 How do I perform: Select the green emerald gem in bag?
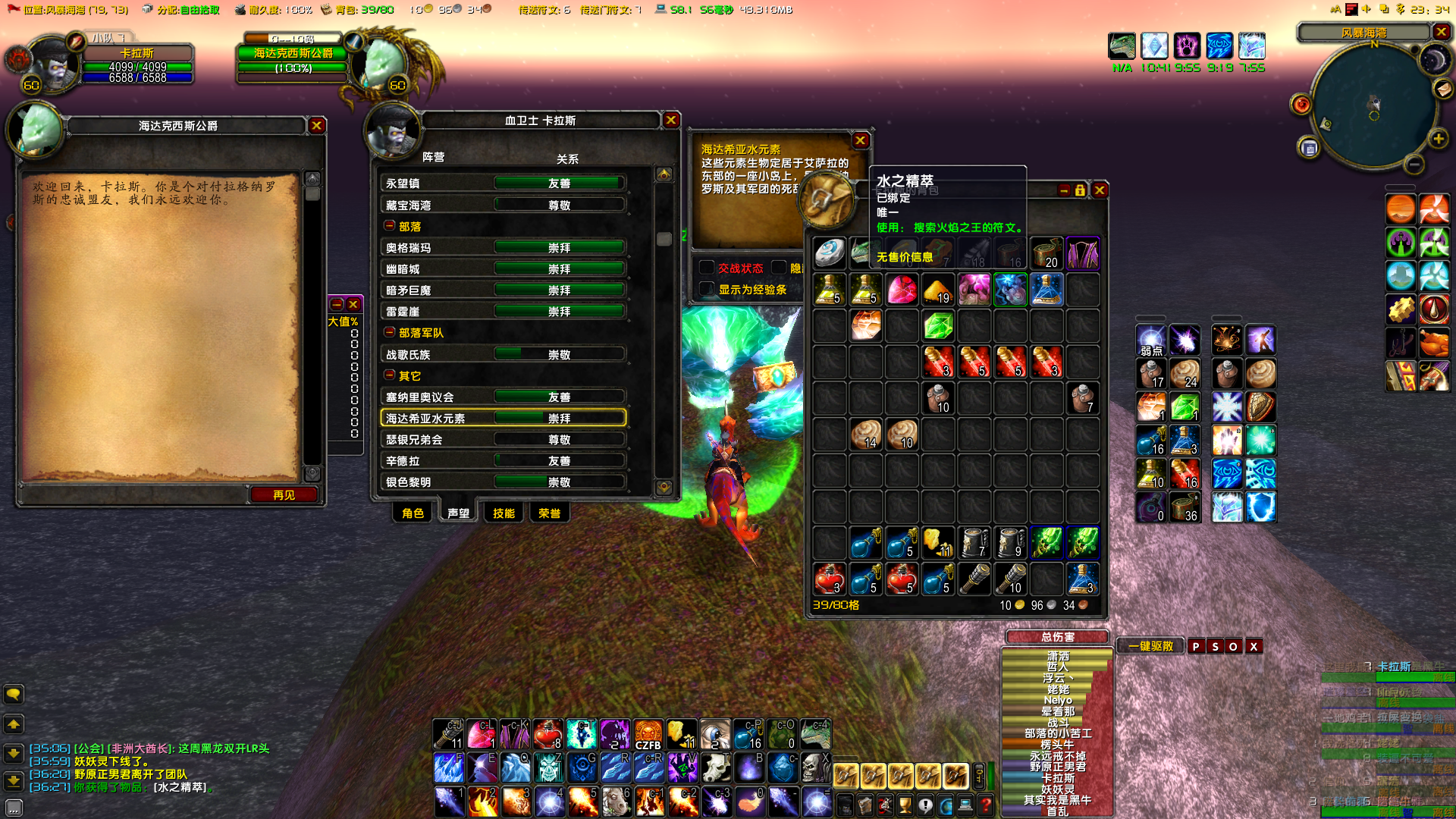(938, 326)
